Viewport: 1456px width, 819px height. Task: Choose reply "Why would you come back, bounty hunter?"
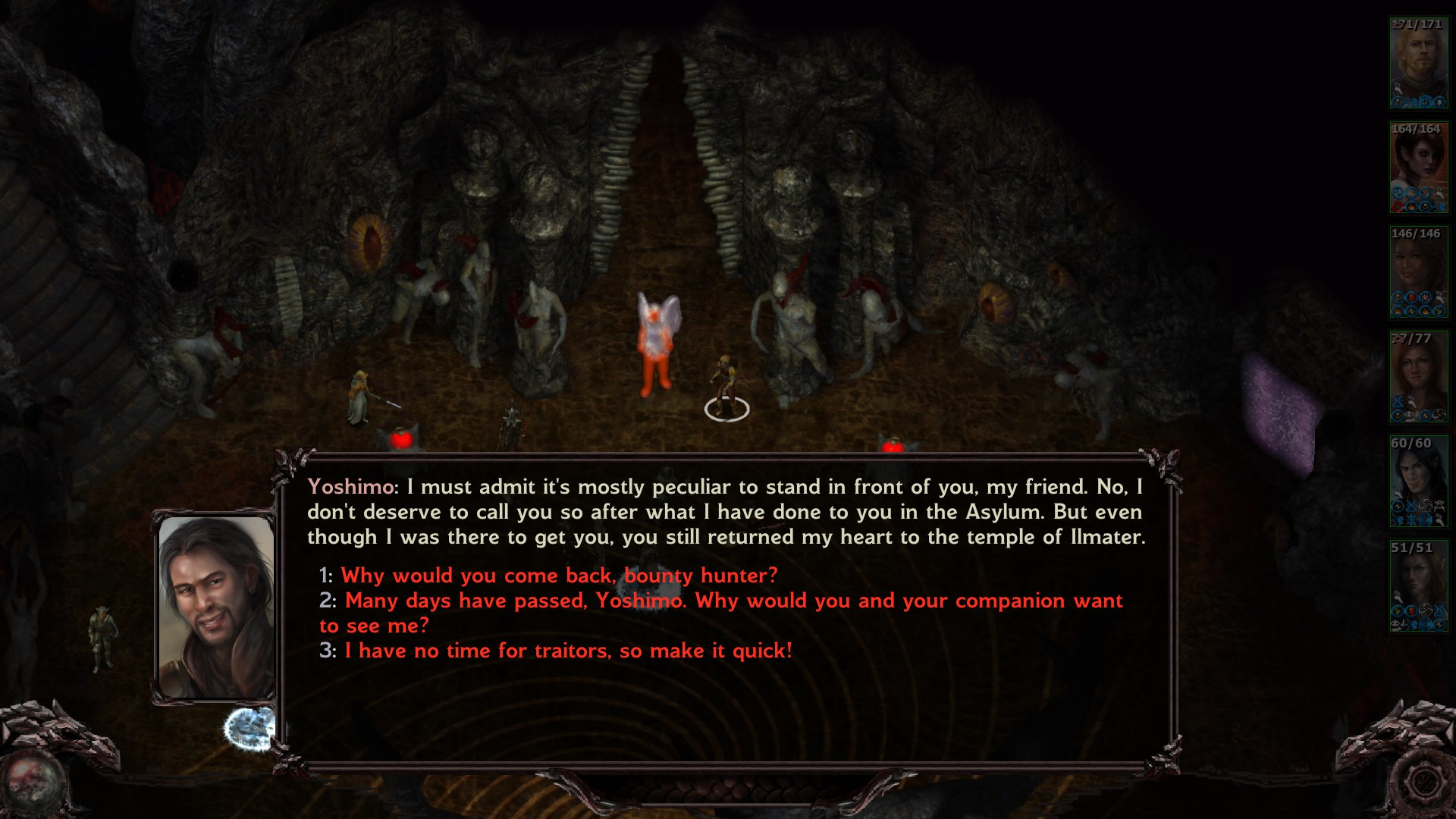[559, 576]
